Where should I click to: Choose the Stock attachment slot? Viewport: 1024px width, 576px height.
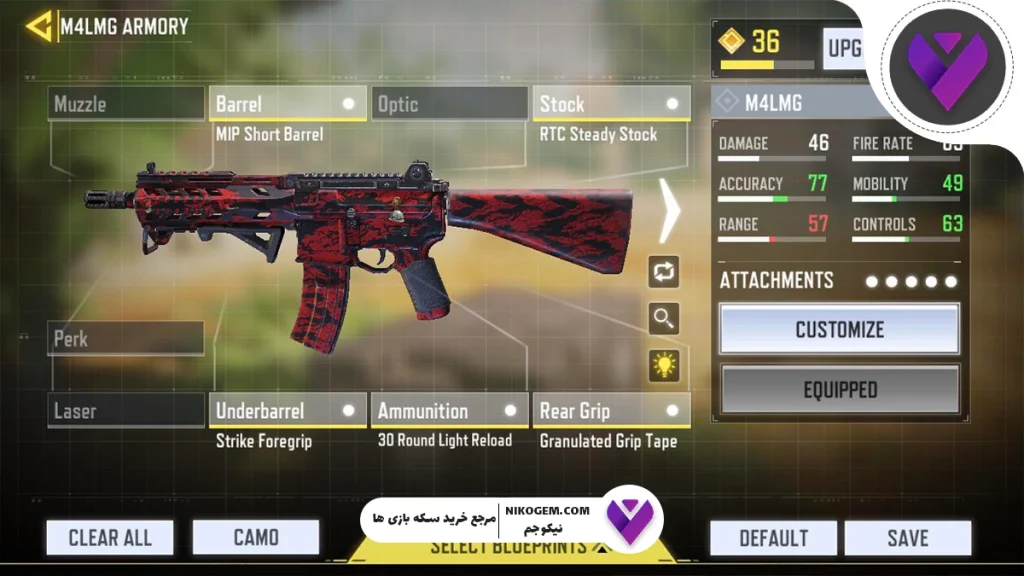(610, 104)
